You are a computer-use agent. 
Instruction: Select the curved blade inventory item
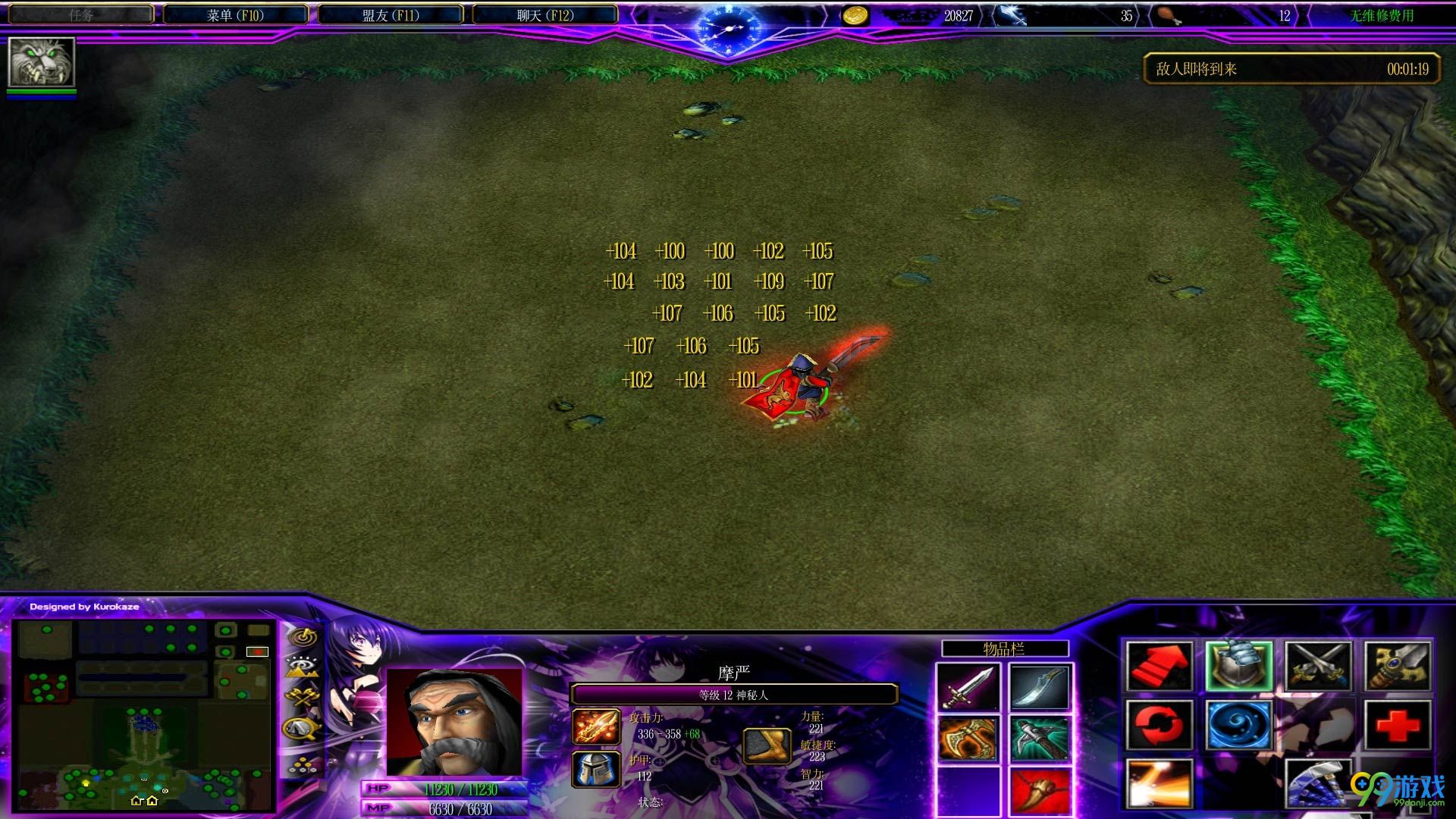(x=1040, y=687)
